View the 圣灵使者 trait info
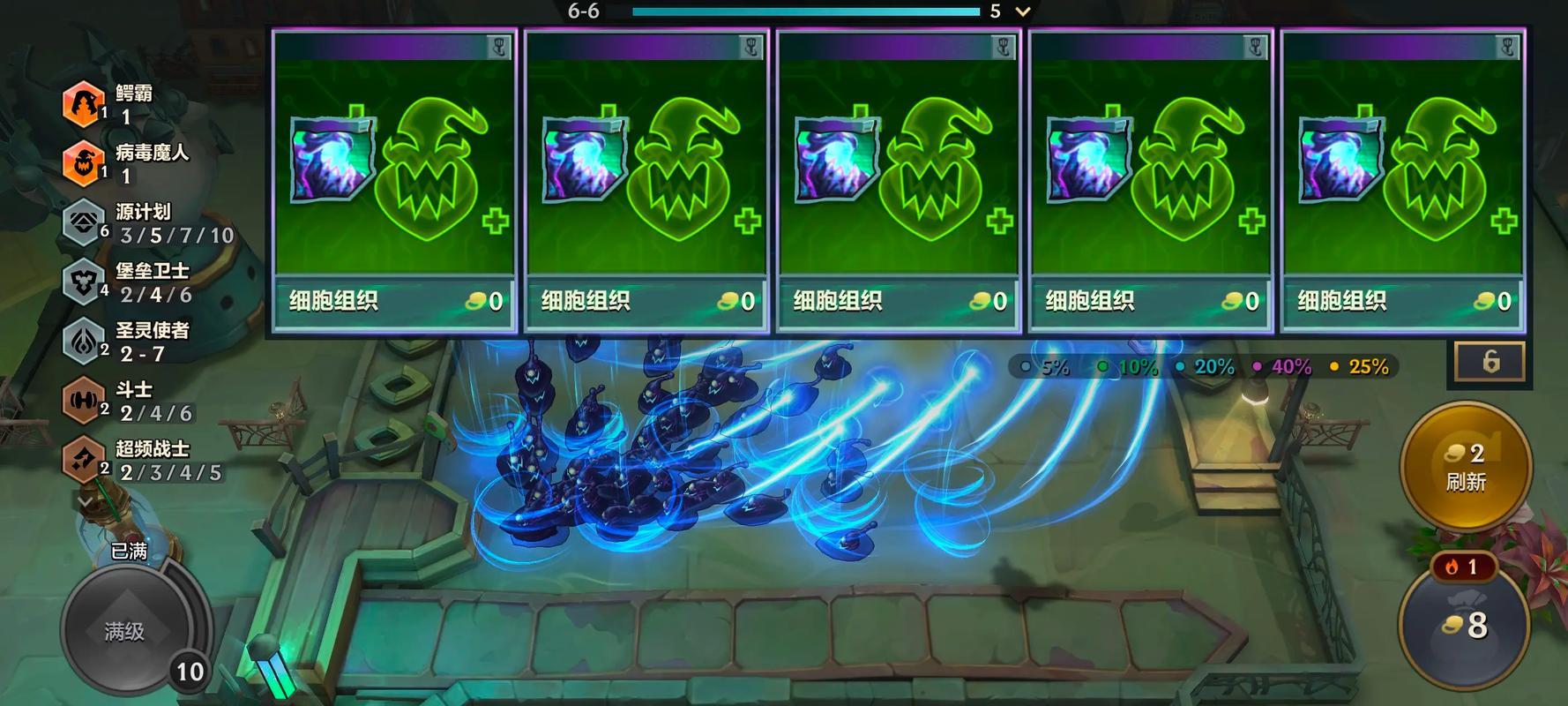The image size is (1568, 706). [x=84, y=341]
